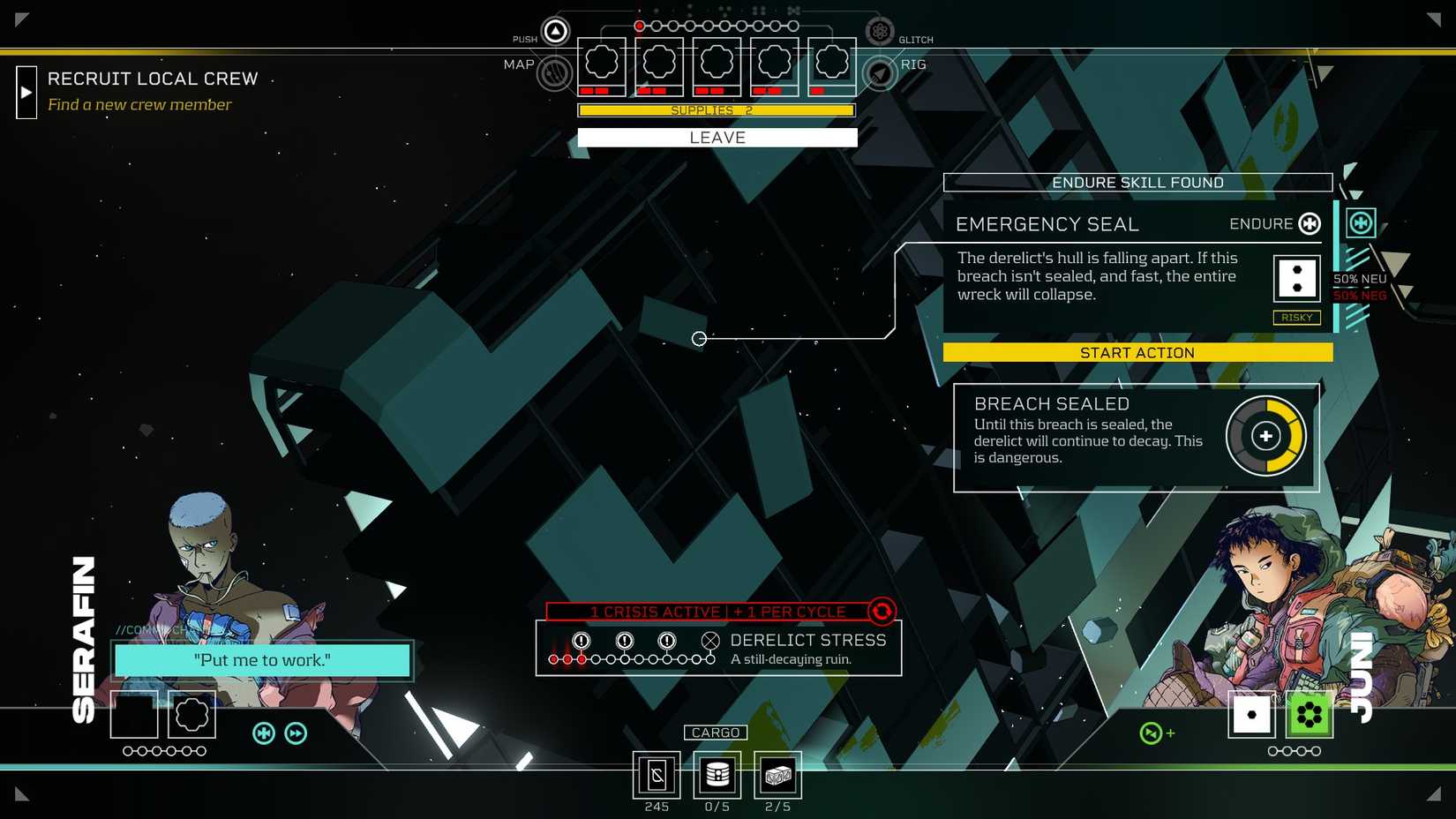The image size is (1456, 819).
Task: Open the Derelict Stress crisis panel
Action: pyautogui.click(x=718, y=649)
